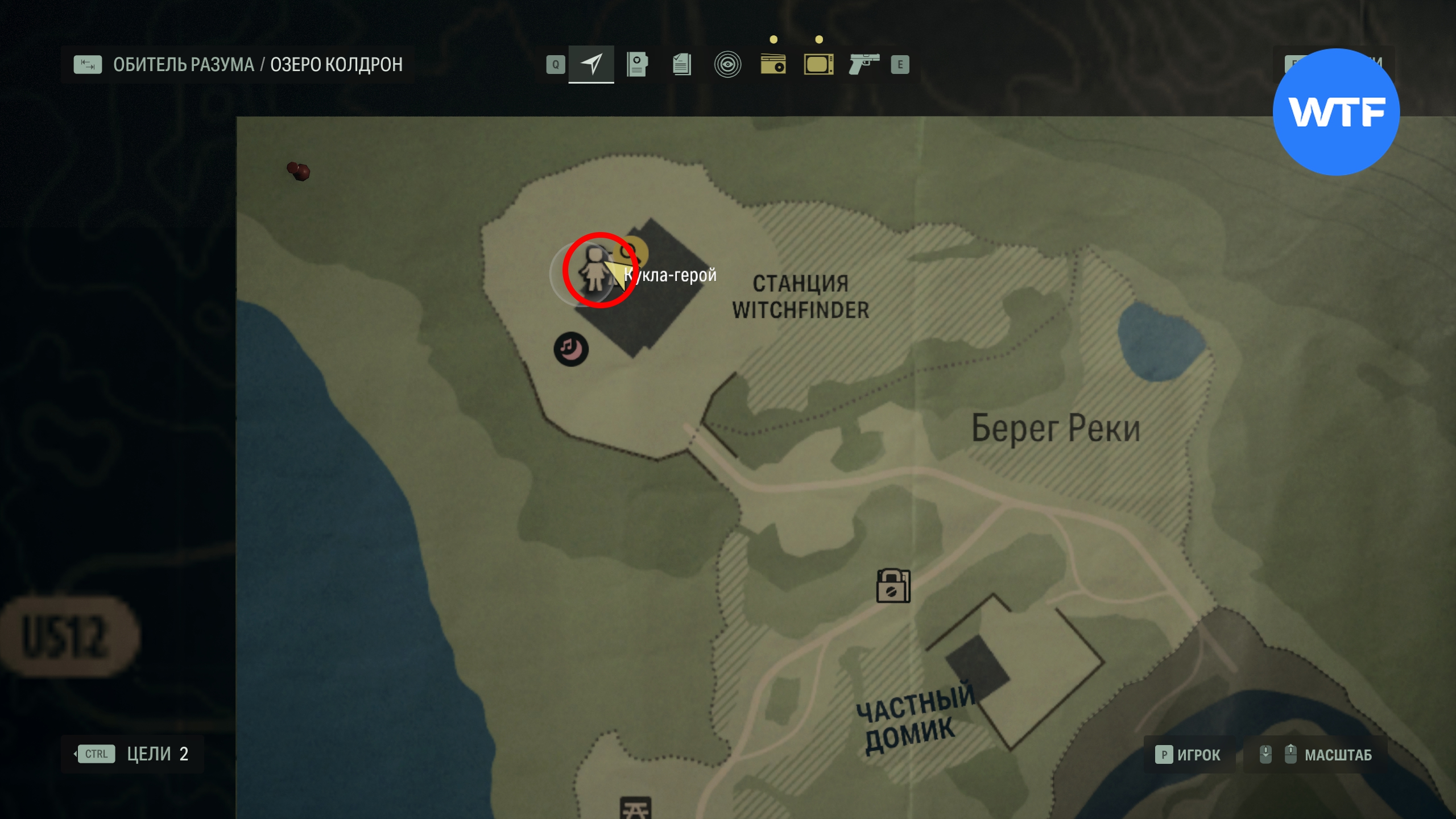Switch to the checklist documents tab
The width and height of the screenshot is (1456, 819).
point(681,64)
